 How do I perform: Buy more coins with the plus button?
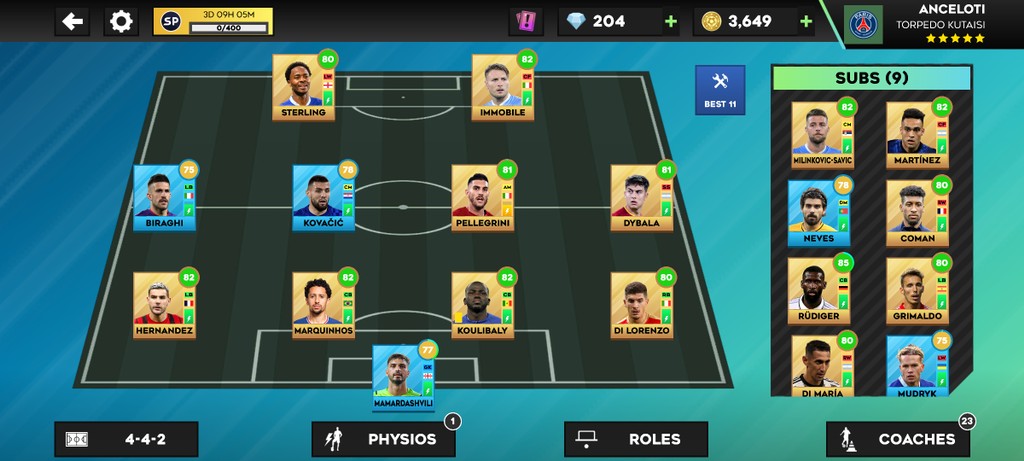[805, 21]
